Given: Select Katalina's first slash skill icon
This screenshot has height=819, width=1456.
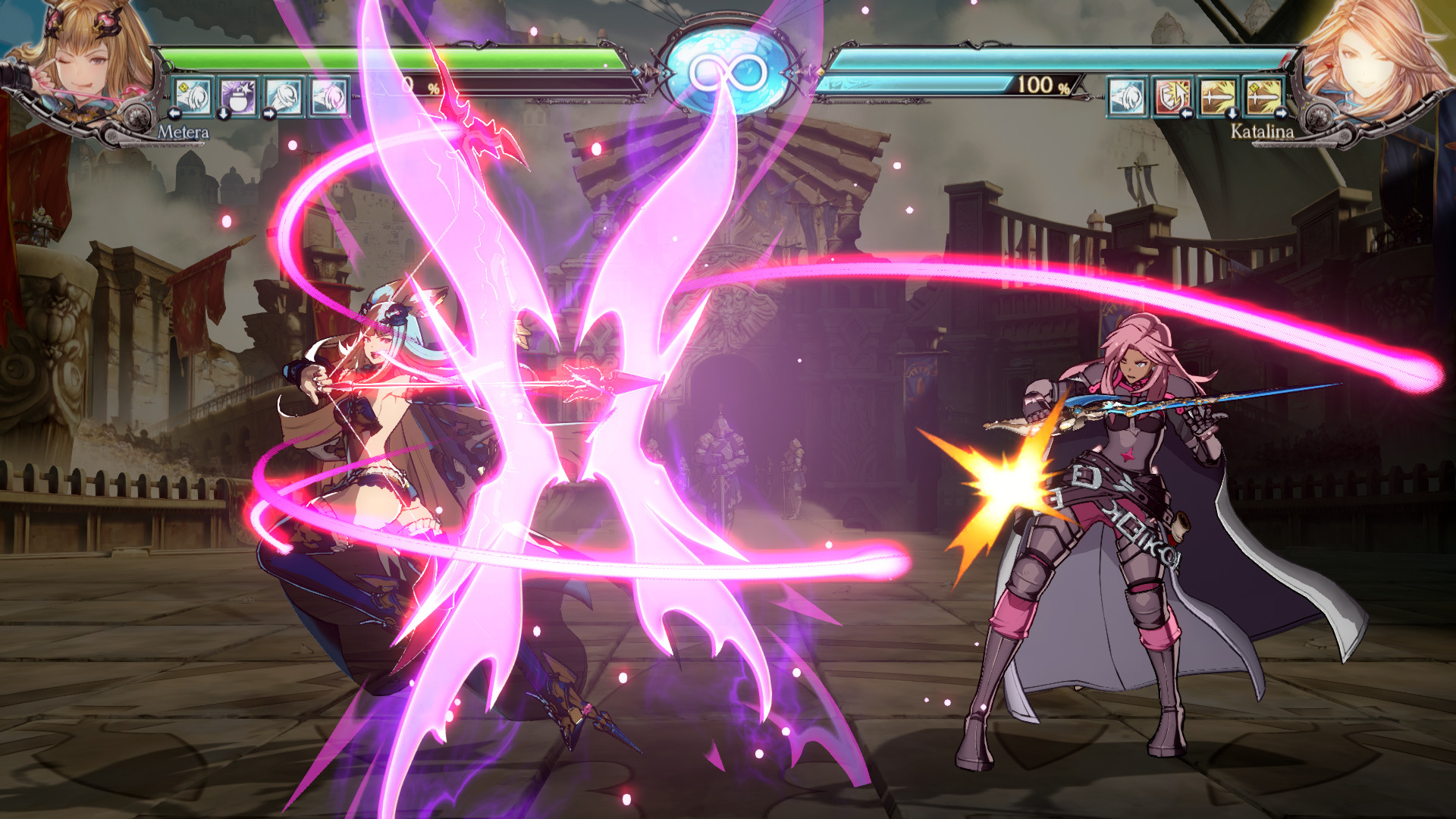Looking at the screenshot, I should 1128,97.
